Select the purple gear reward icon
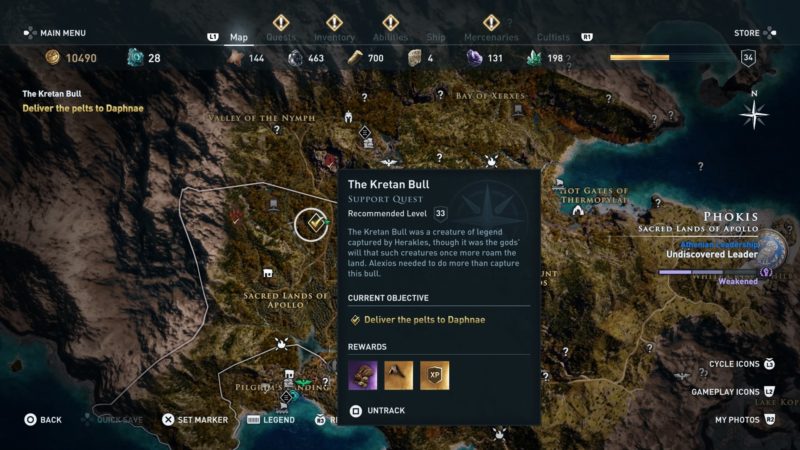This screenshot has height=450, width=800. (362, 375)
